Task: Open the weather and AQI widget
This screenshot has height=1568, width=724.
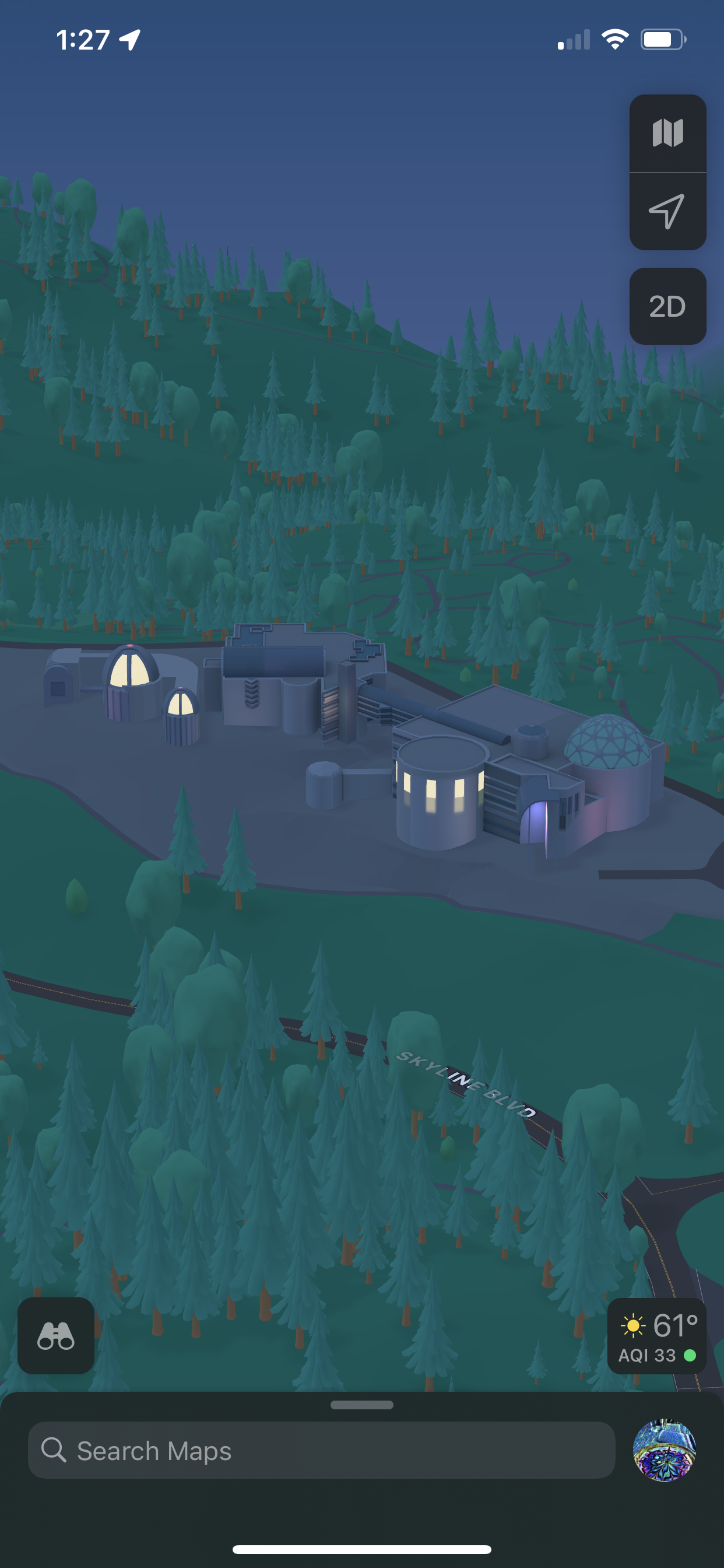Action: click(657, 1335)
